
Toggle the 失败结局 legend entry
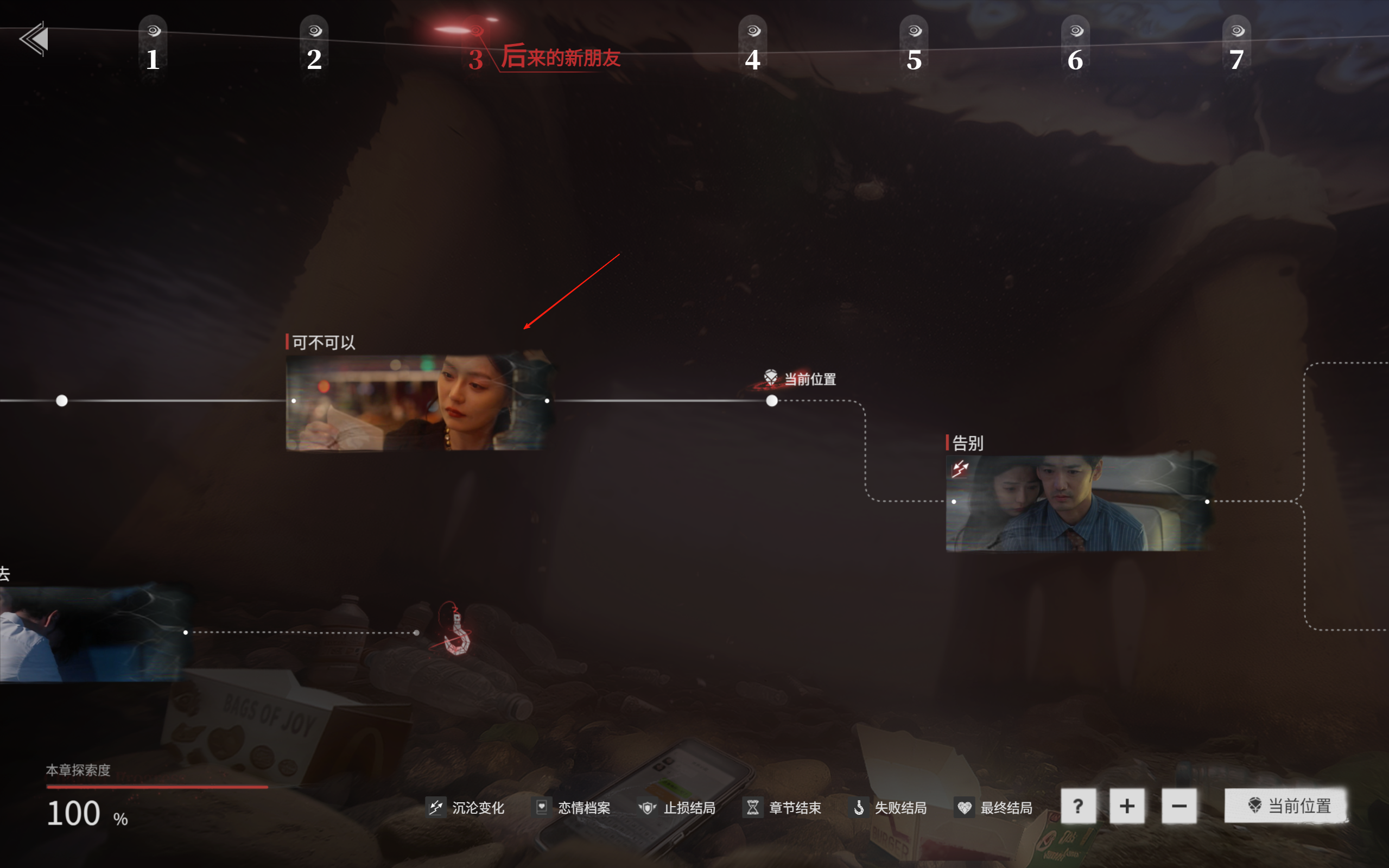coord(888,808)
